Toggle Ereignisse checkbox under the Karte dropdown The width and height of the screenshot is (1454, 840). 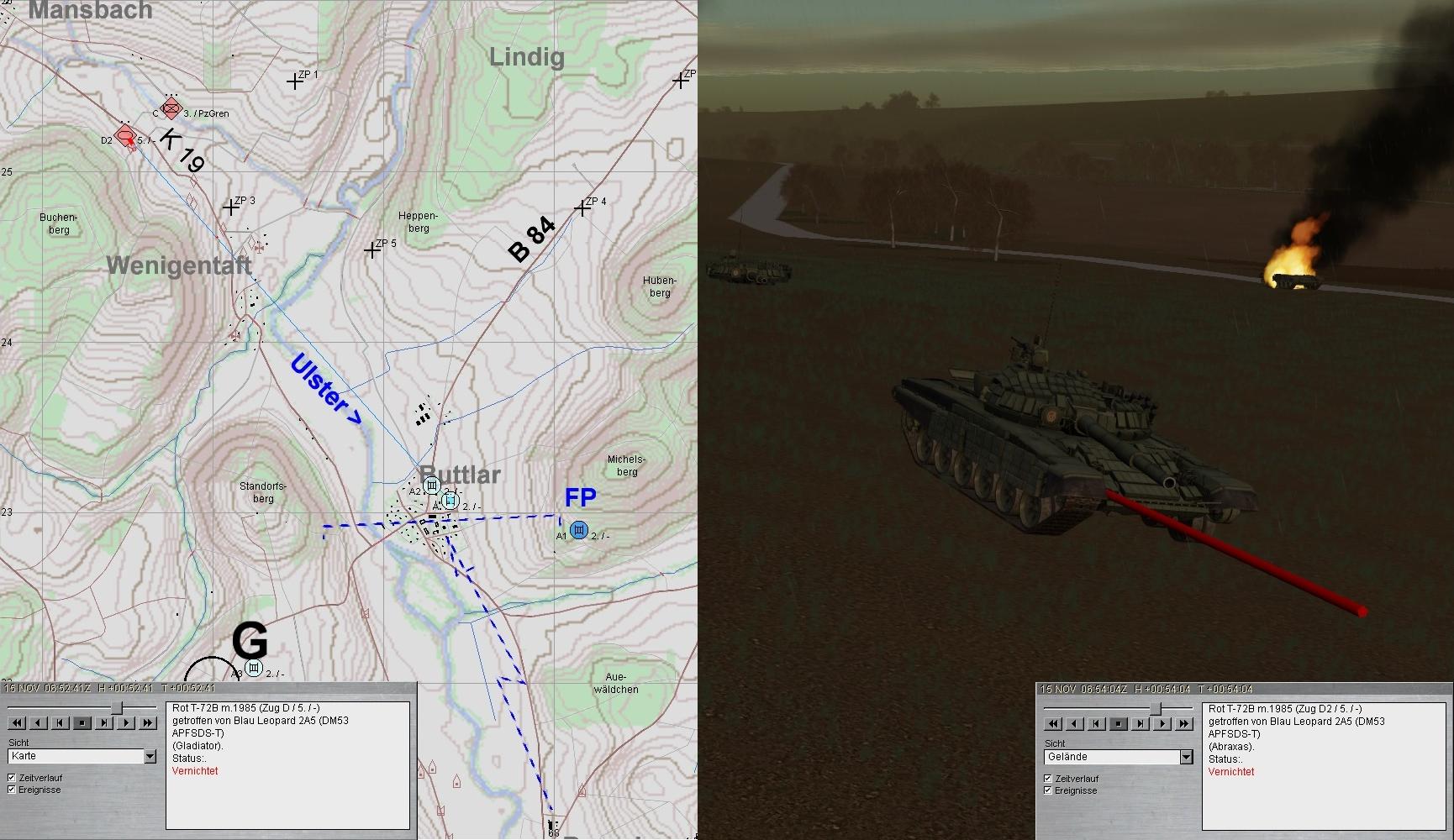pyautogui.click(x=12, y=790)
